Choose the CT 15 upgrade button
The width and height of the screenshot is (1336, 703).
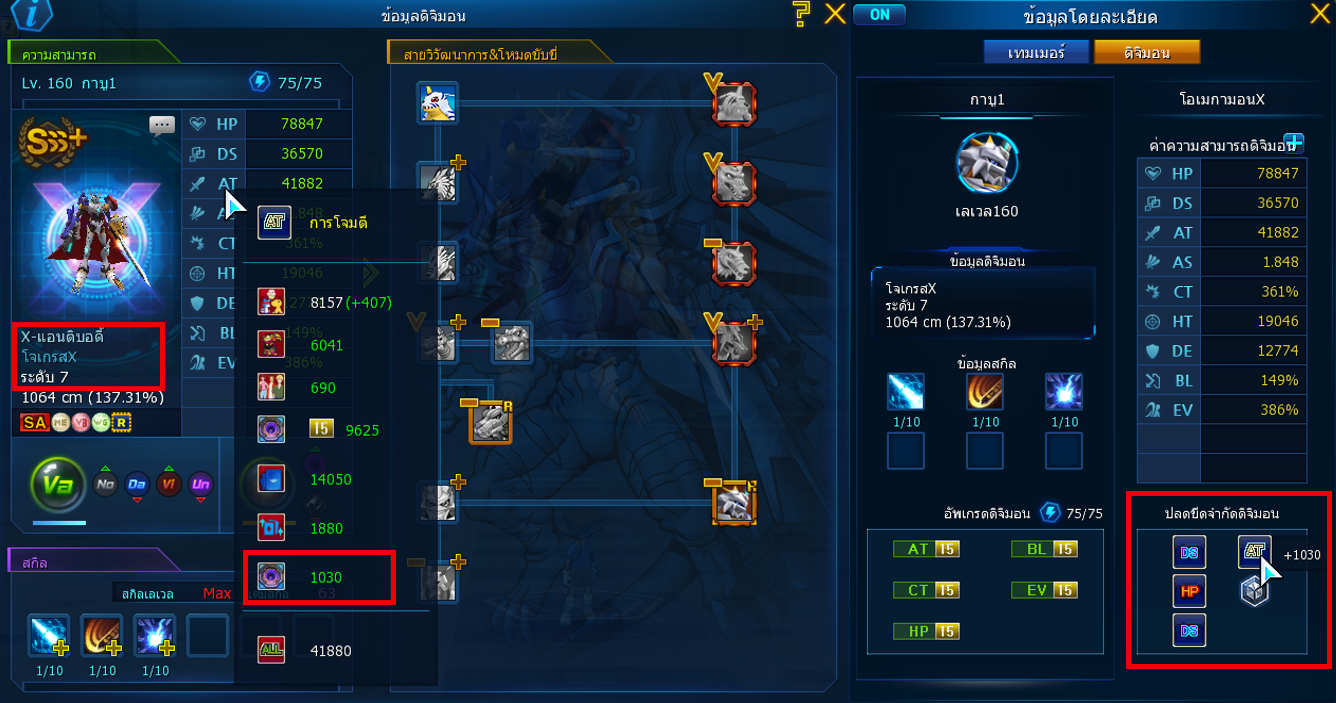tap(927, 590)
